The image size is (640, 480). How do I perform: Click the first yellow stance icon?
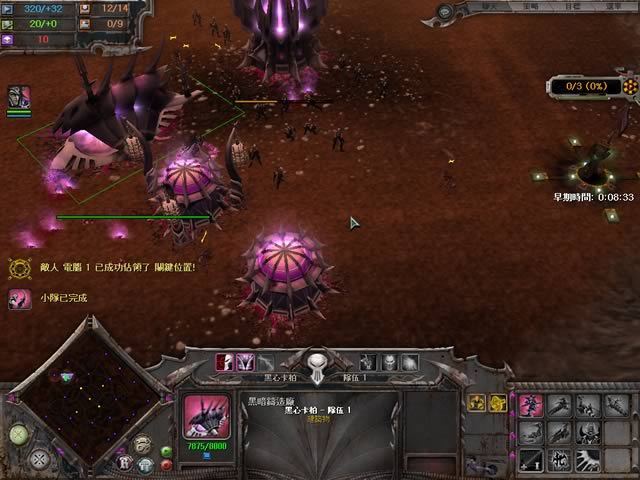(x=475, y=403)
